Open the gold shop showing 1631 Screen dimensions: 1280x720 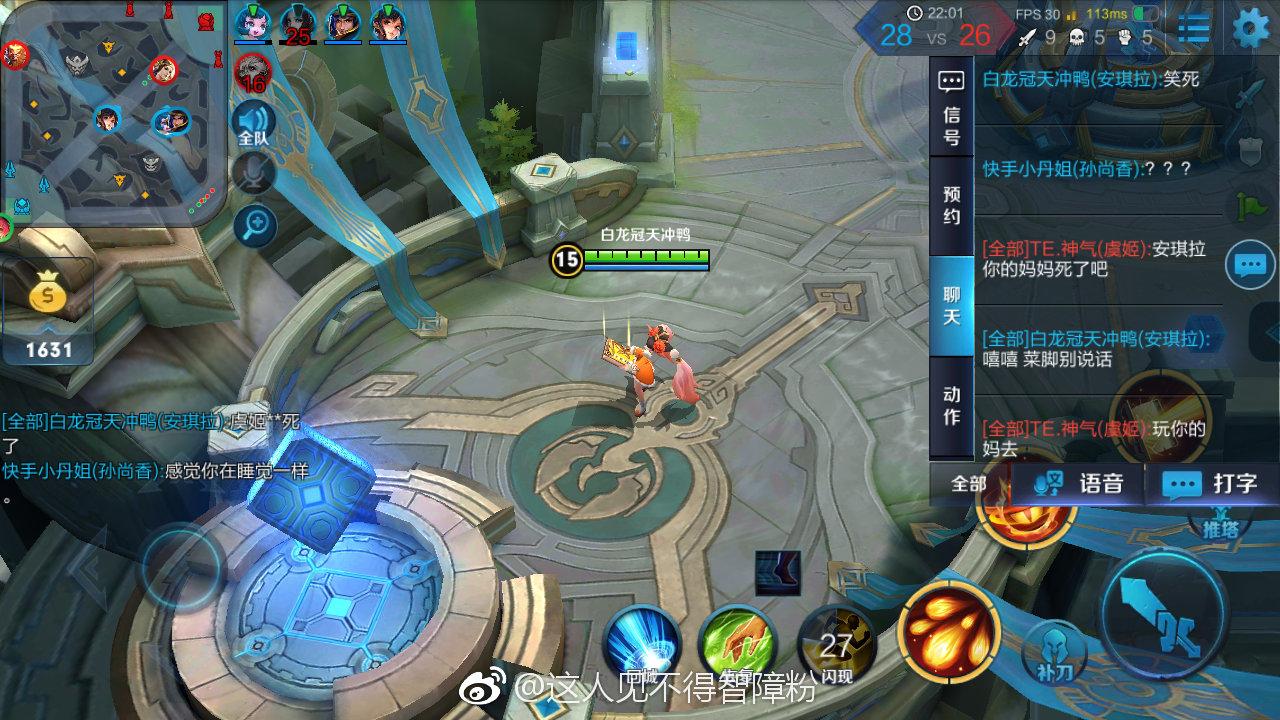coord(48,312)
